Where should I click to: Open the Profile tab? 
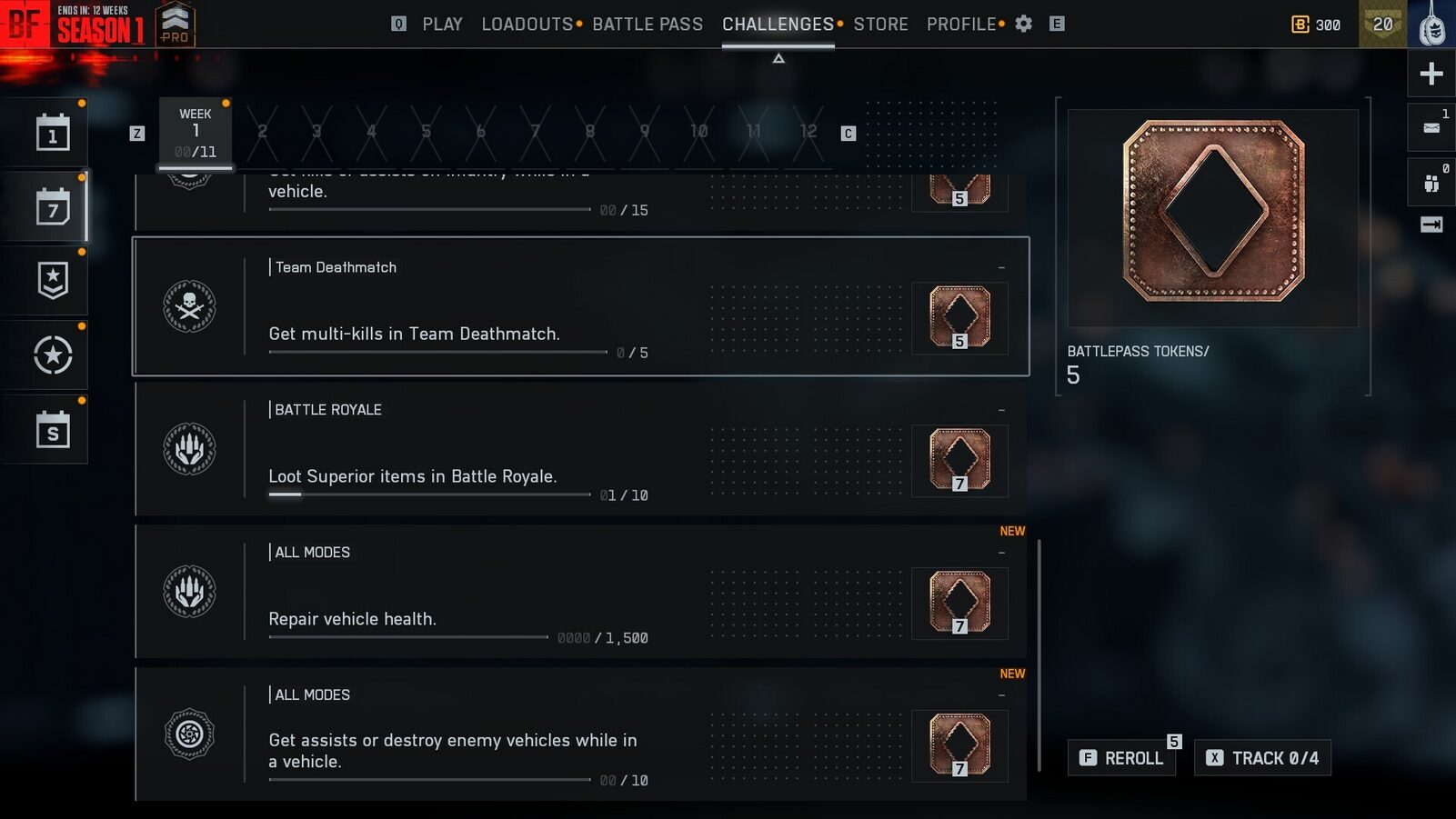[960, 25]
